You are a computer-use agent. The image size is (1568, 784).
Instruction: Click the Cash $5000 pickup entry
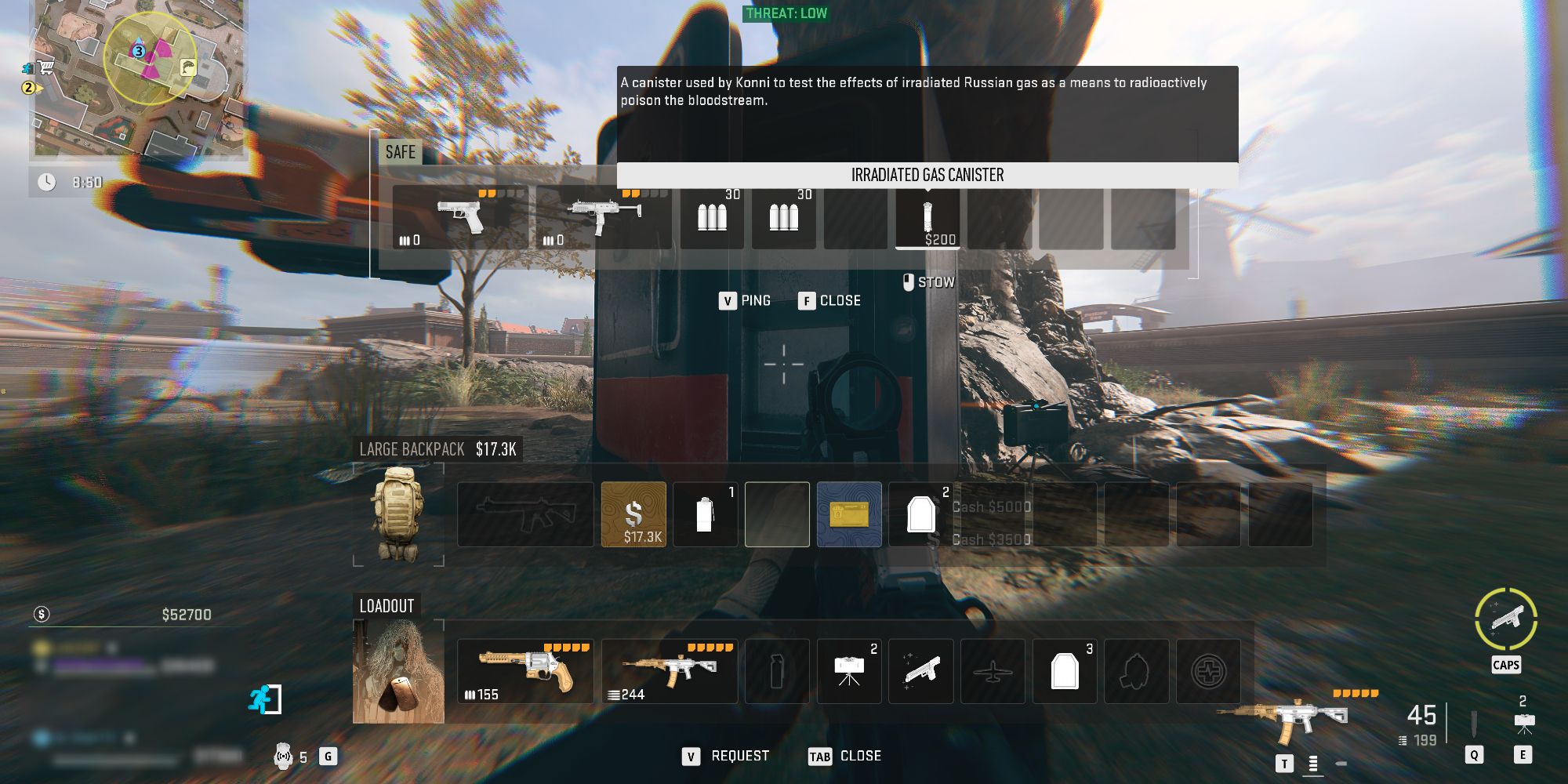(990, 507)
